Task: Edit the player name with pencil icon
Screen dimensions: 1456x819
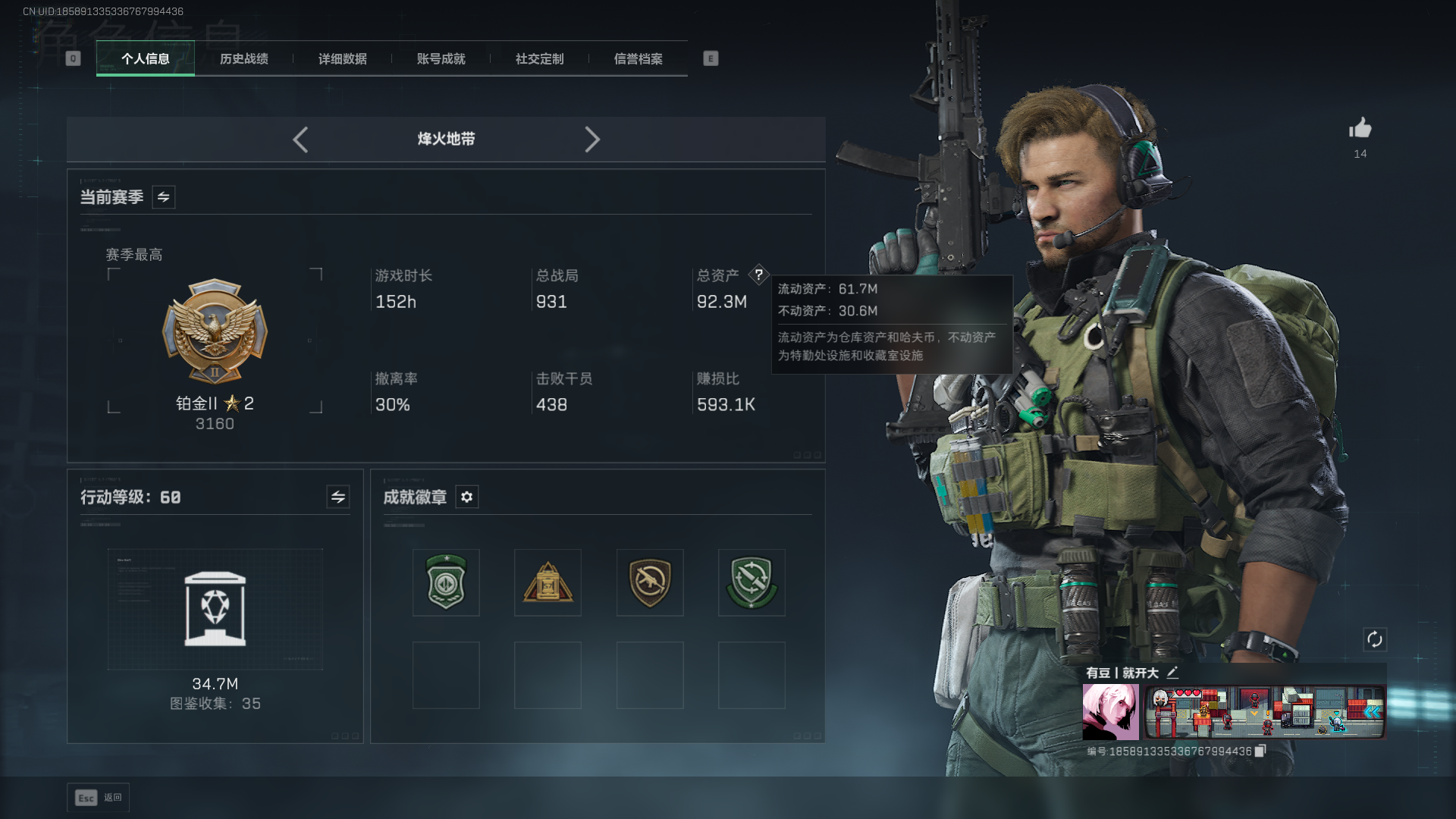Action: 1172,672
